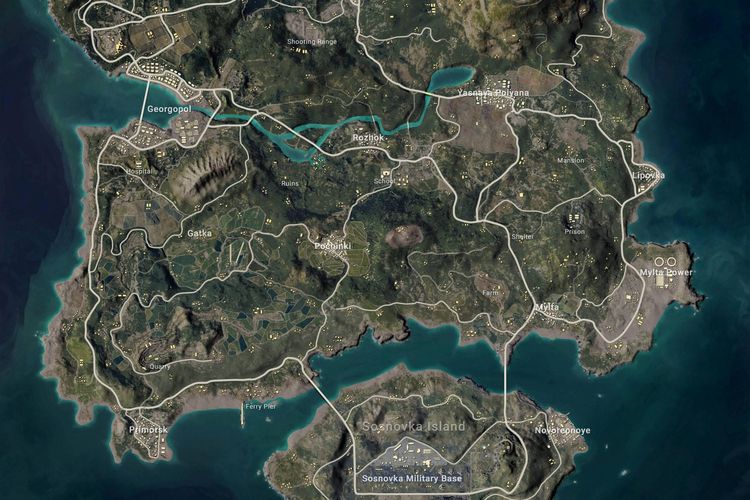Choose the Prison location label
This screenshot has height=500, width=750.
click(x=574, y=231)
